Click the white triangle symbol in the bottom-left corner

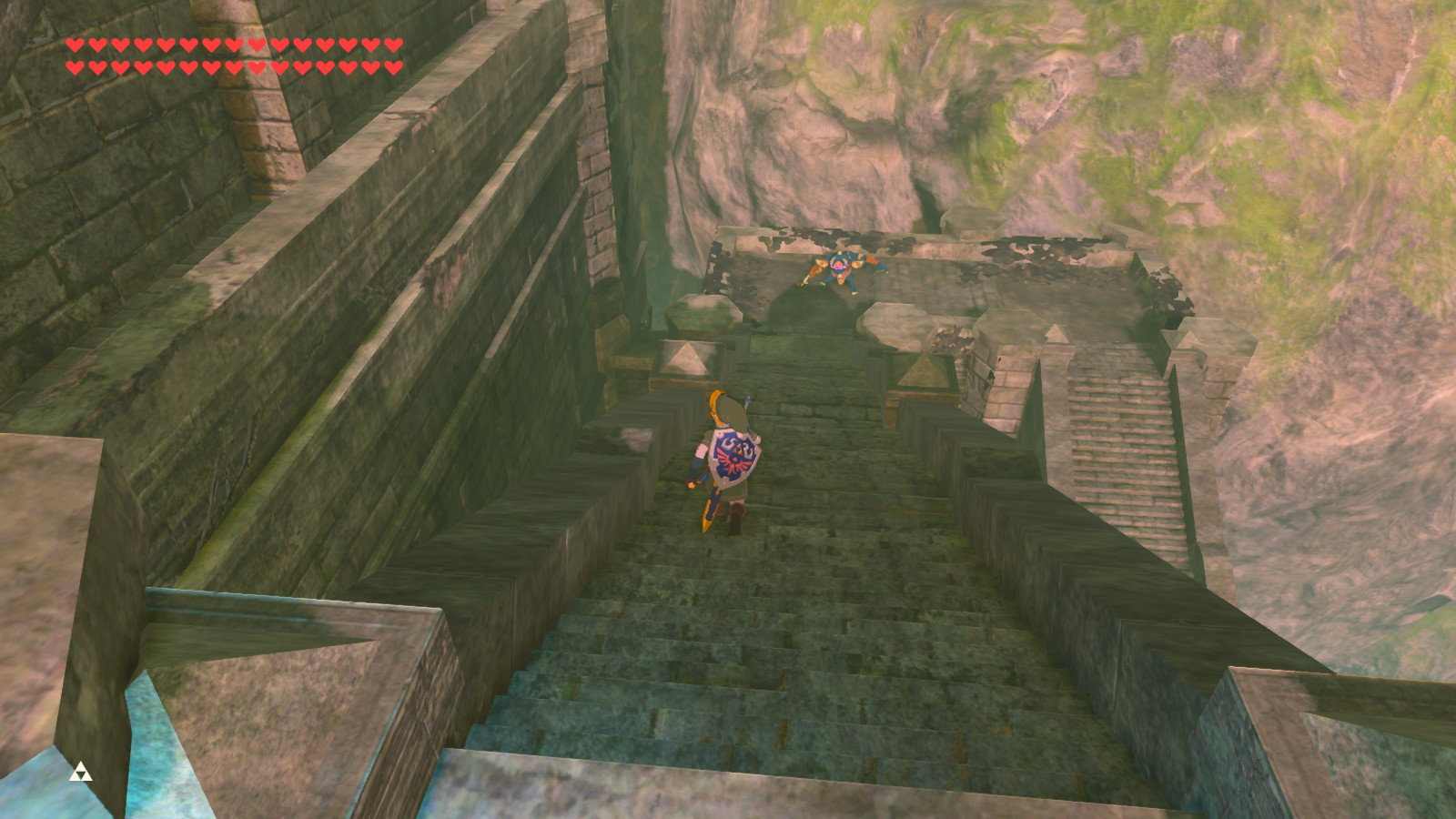point(80,773)
